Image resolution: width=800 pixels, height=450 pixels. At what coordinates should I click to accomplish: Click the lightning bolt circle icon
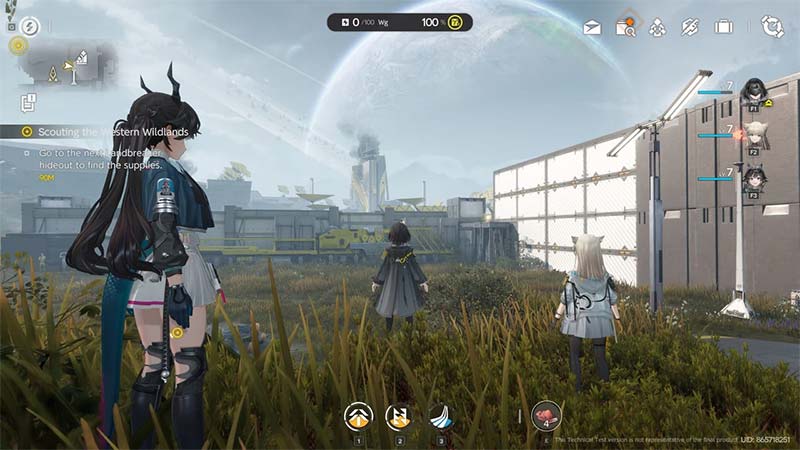pos(29,26)
